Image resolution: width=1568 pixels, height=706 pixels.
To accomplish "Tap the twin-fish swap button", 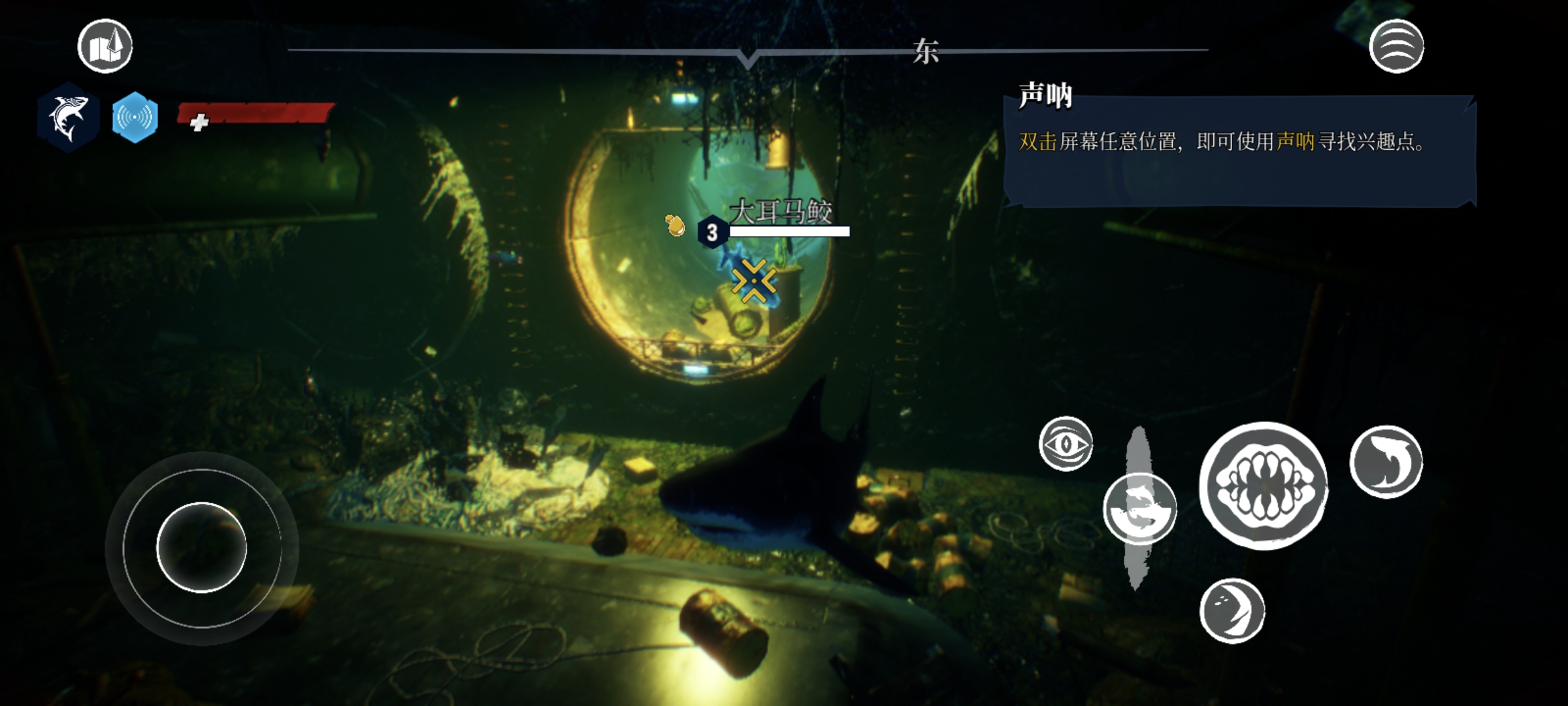I will pyautogui.click(x=1140, y=509).
